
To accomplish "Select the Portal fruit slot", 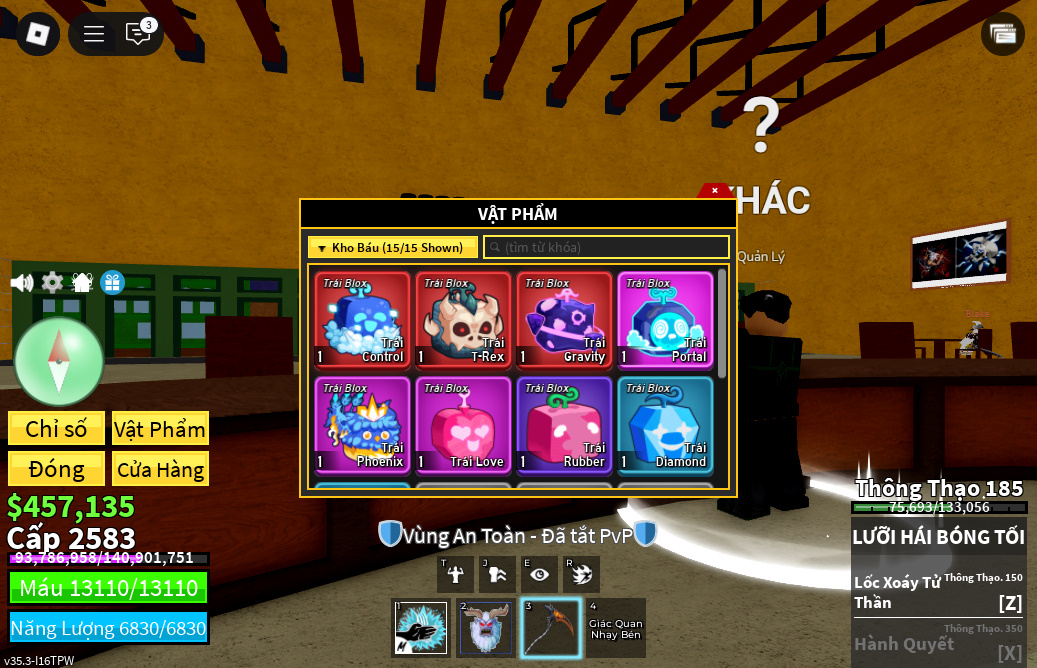I will point(665,320).
